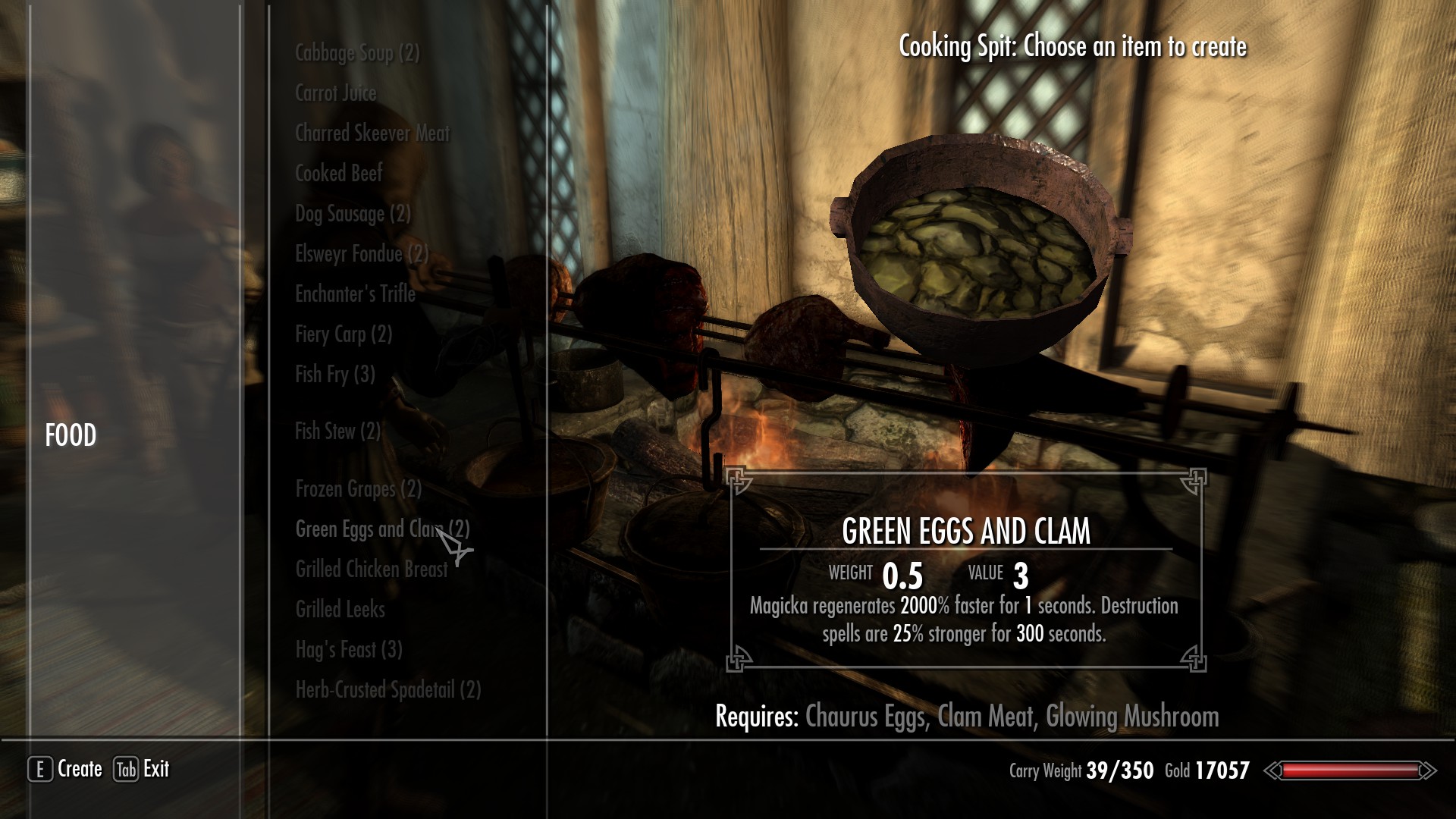1456x819 pixels.
Task: Select the Fish Fry recipe
Action: (334, 375)
